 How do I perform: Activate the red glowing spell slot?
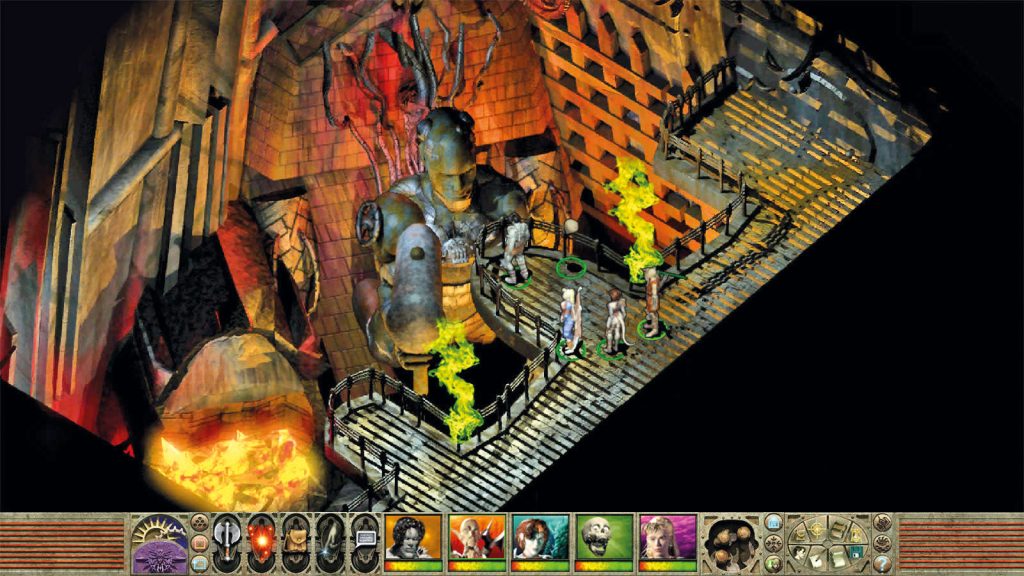(261, 541)
